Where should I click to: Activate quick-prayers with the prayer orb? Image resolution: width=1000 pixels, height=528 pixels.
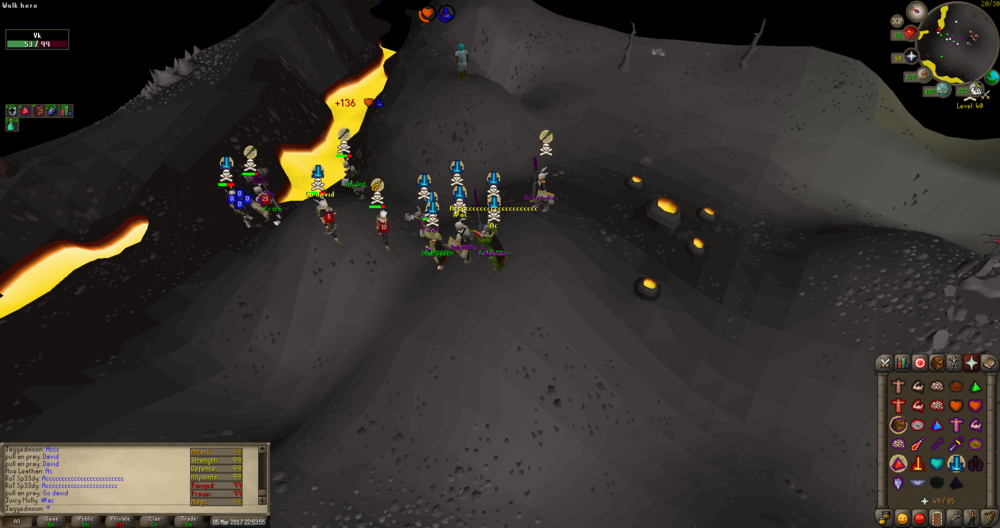911,57
